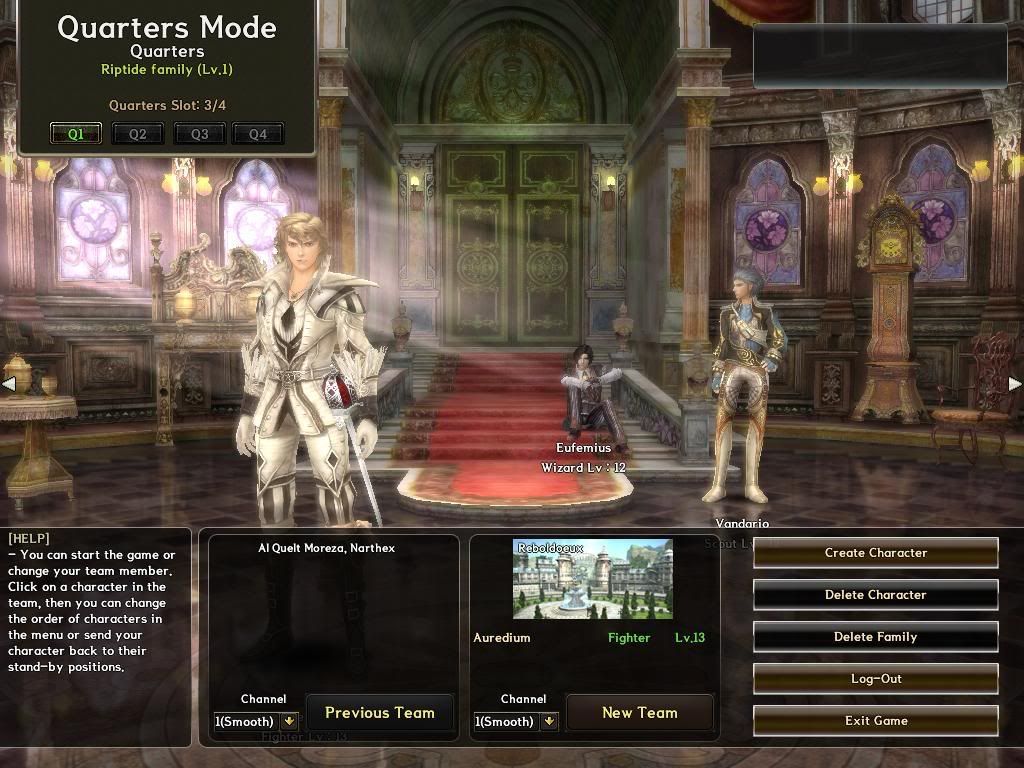Switch to quarters slot Q2
1024x768 pixels.
[x=137, y=134]
